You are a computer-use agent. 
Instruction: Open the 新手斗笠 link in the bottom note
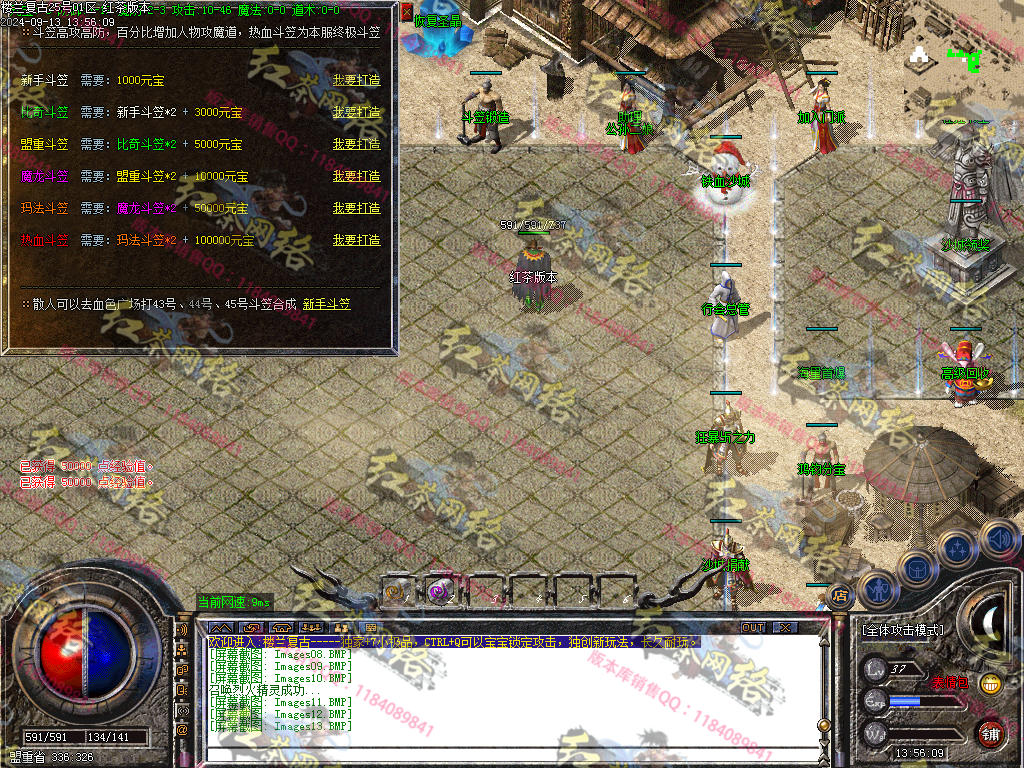(x=327, y=304)
